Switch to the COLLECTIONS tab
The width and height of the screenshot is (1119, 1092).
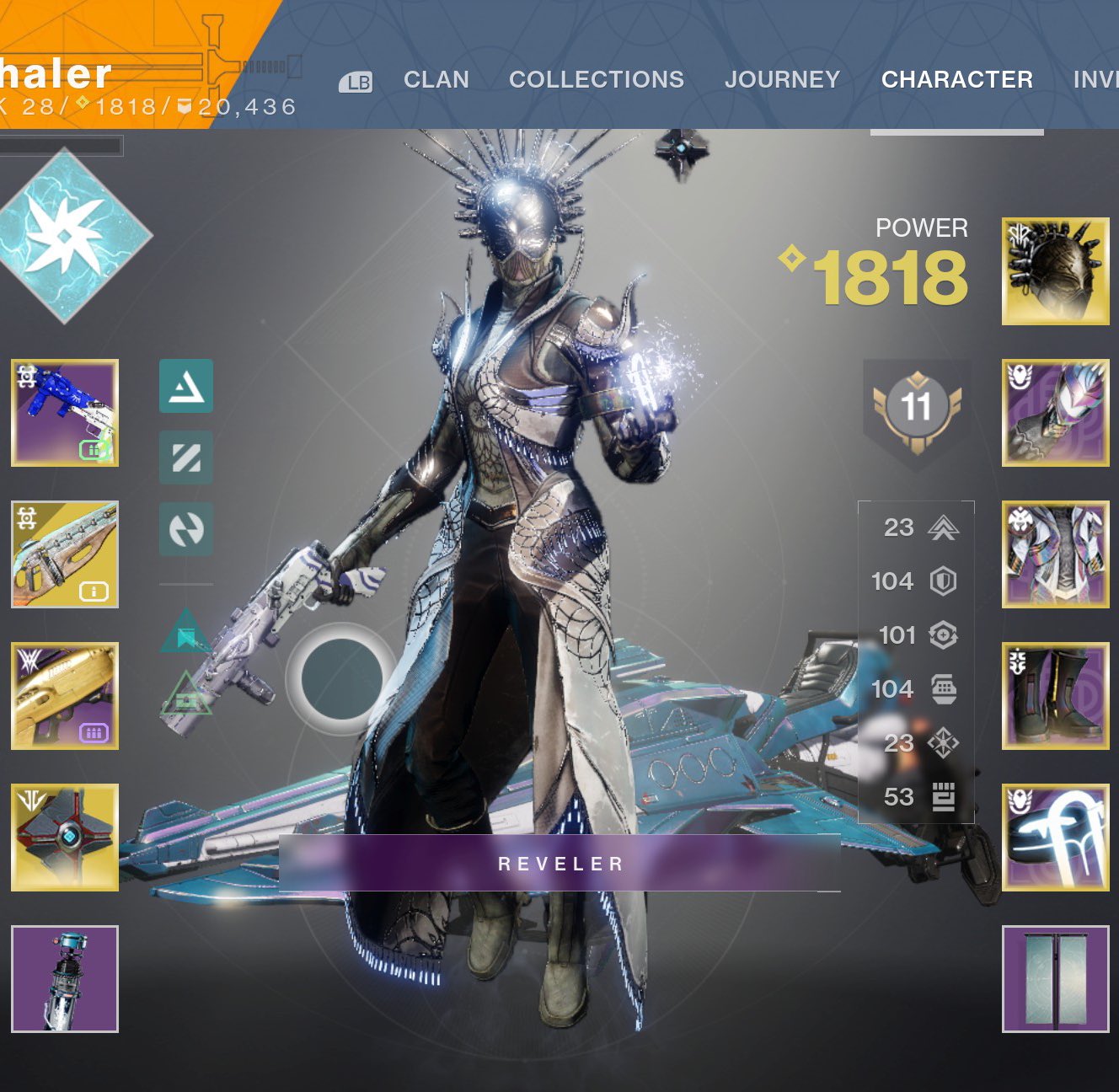coord(597,79)
